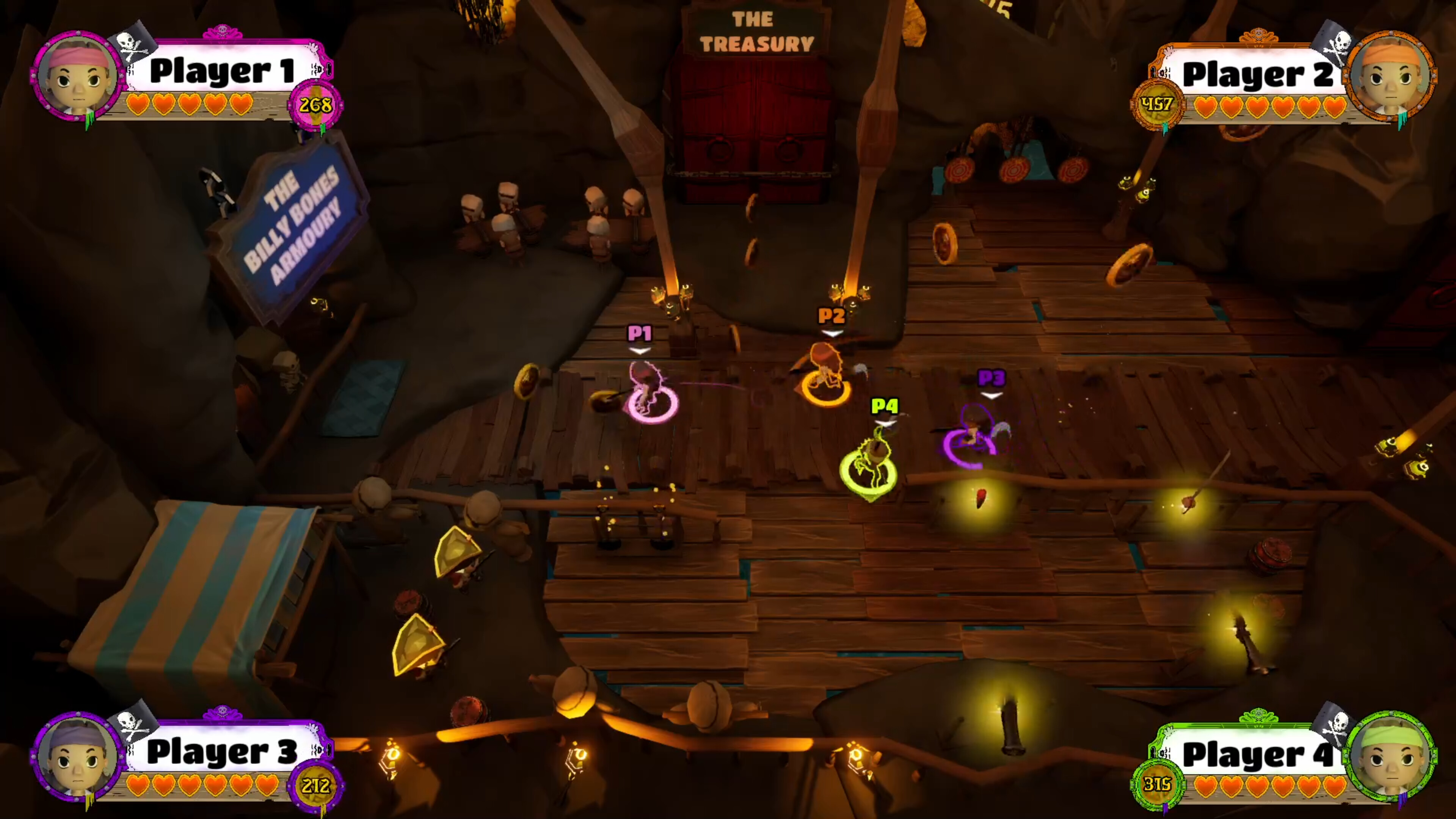Image resolution: width=1456 pixels, height=819 pixels.
Task: Click Player 2's coin counter showing 457
Action: pos(1158,104)
